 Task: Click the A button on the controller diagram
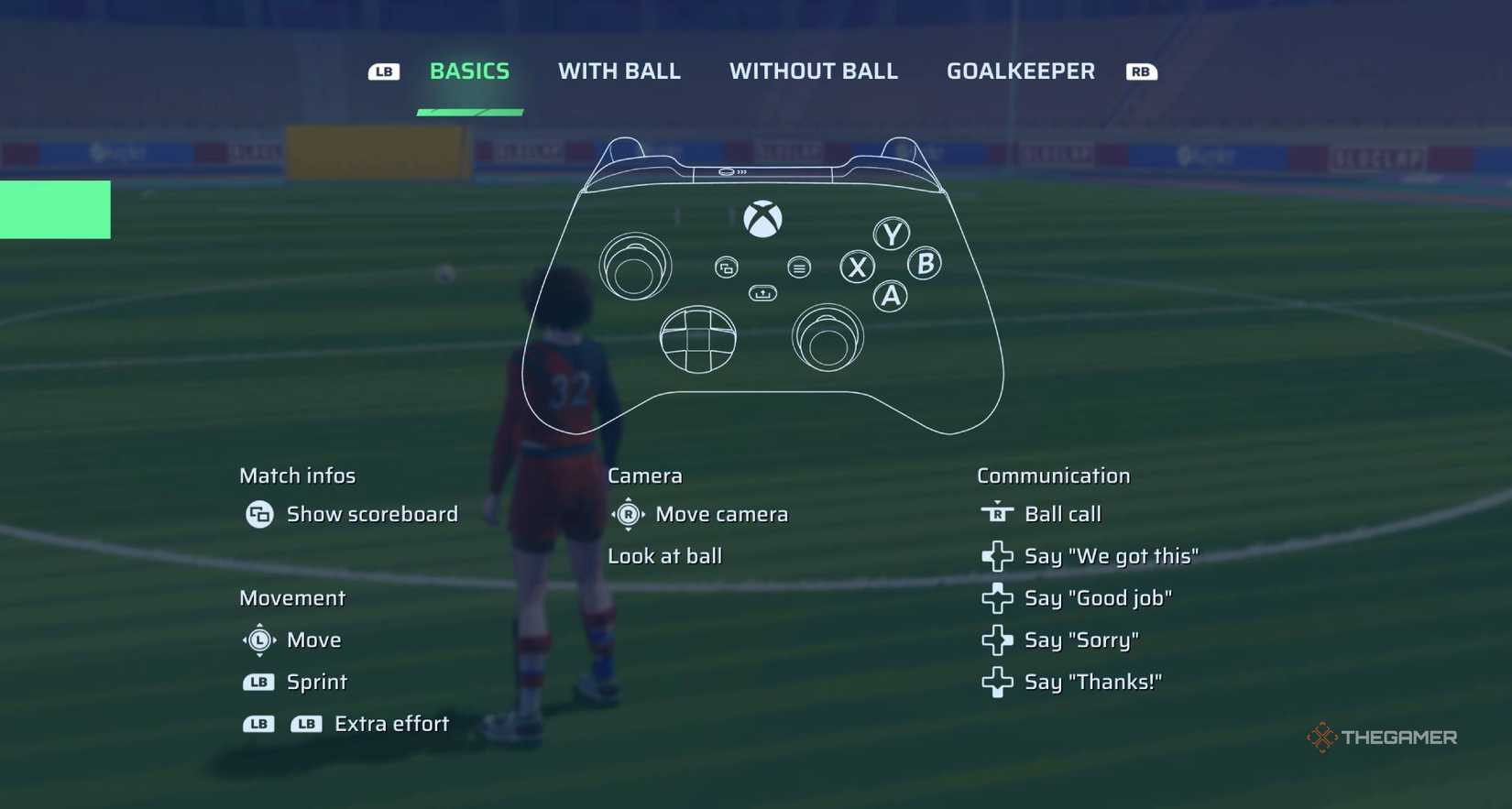tap(890, 297)
